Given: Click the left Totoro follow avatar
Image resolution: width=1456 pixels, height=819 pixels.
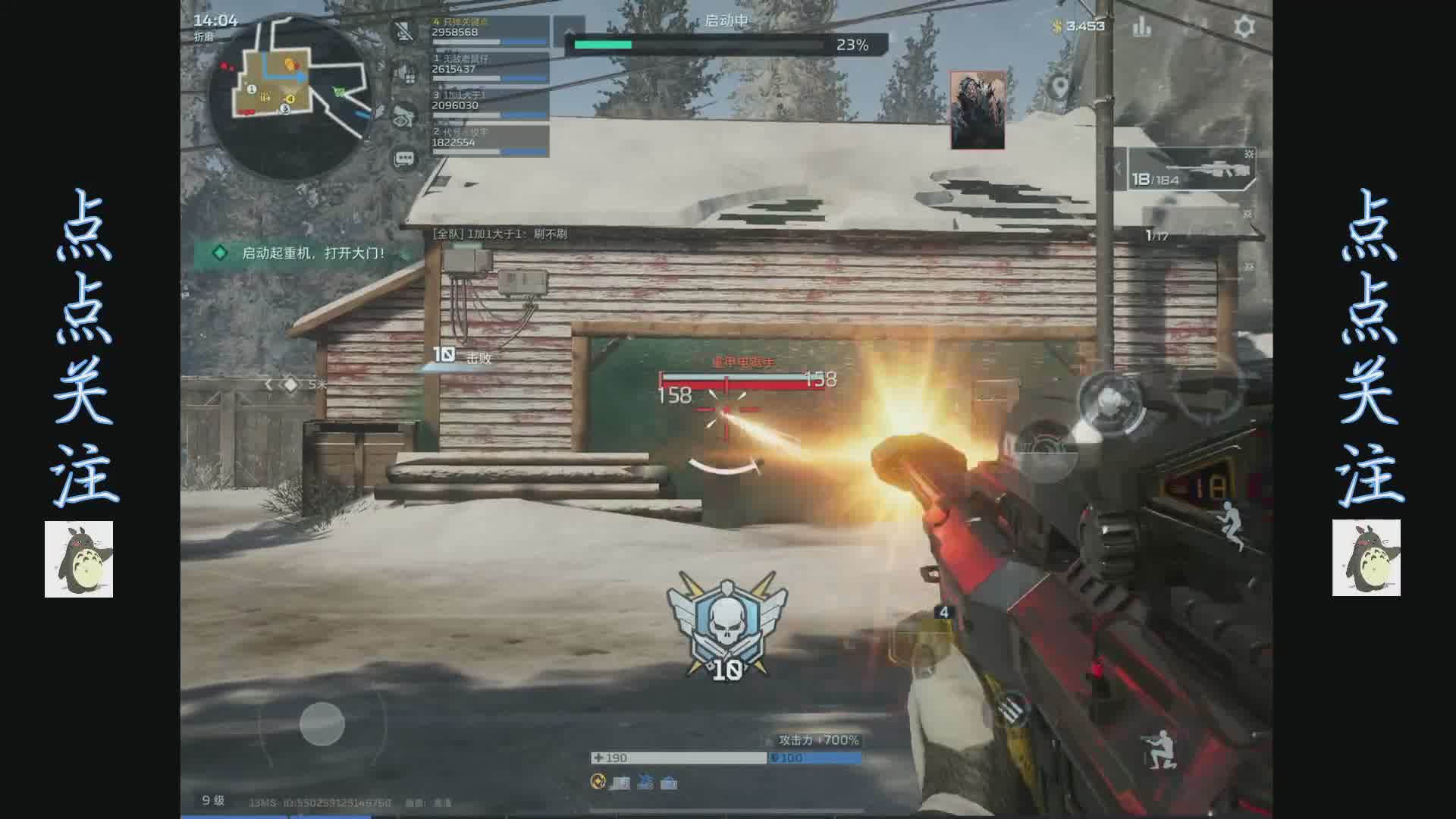Looking at the screenshot, I should pyautogui.click(x=79, y=559).
